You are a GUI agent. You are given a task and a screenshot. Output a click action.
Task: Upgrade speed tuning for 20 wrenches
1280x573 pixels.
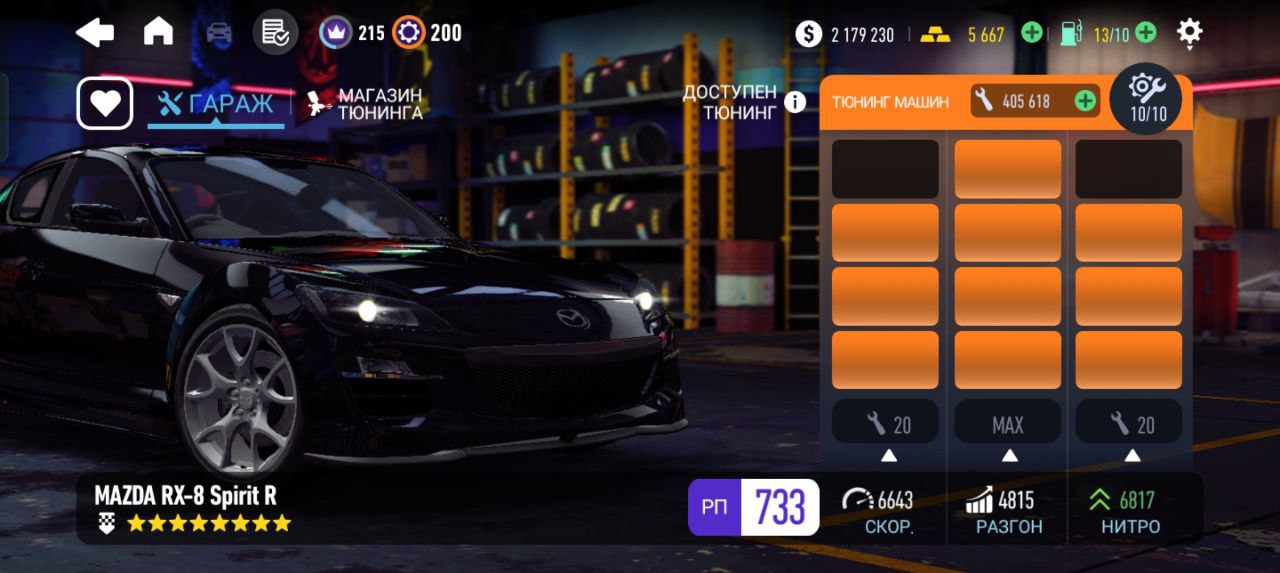click(886, 424)
